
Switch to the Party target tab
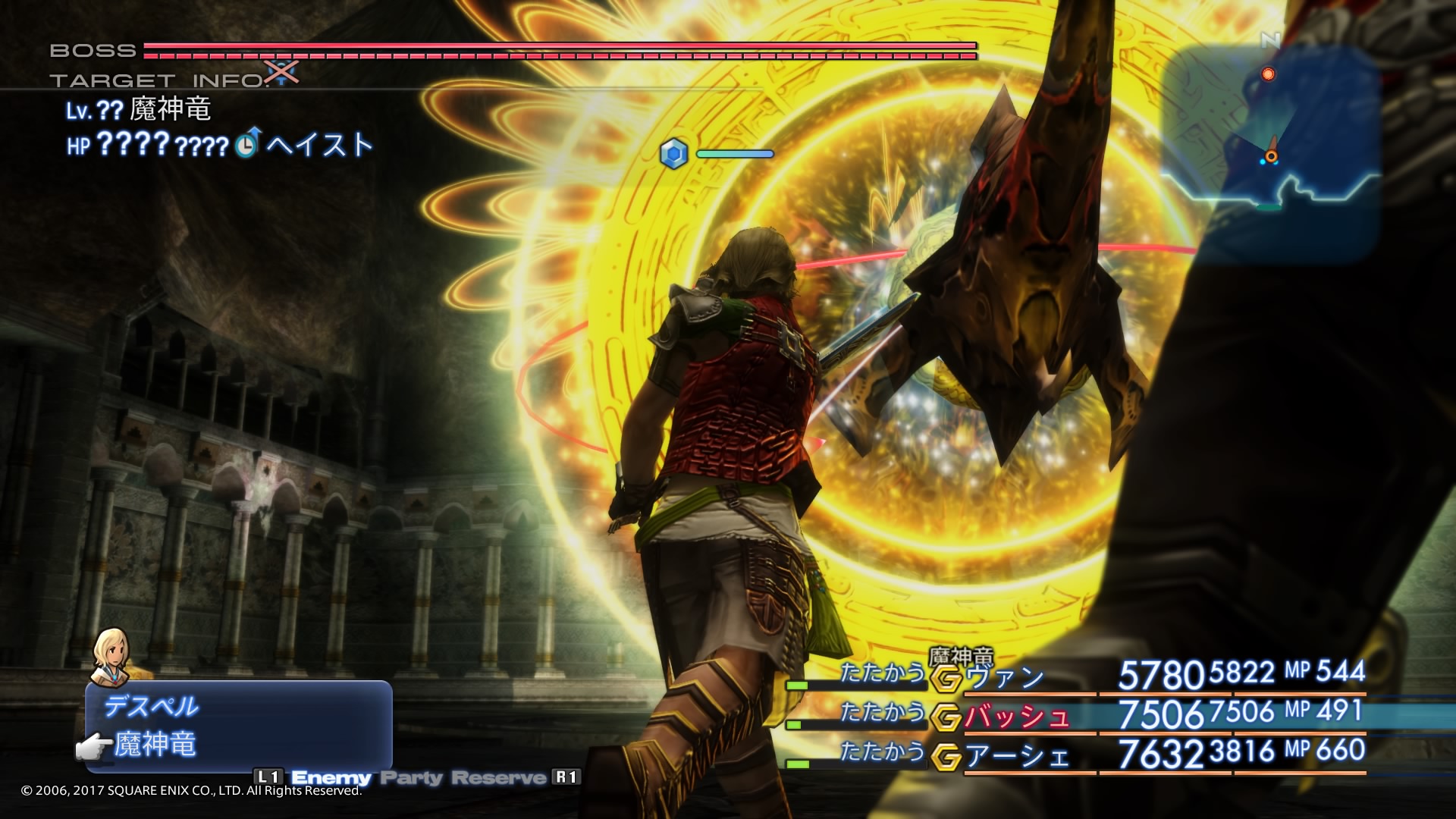[x=411, y=777]
